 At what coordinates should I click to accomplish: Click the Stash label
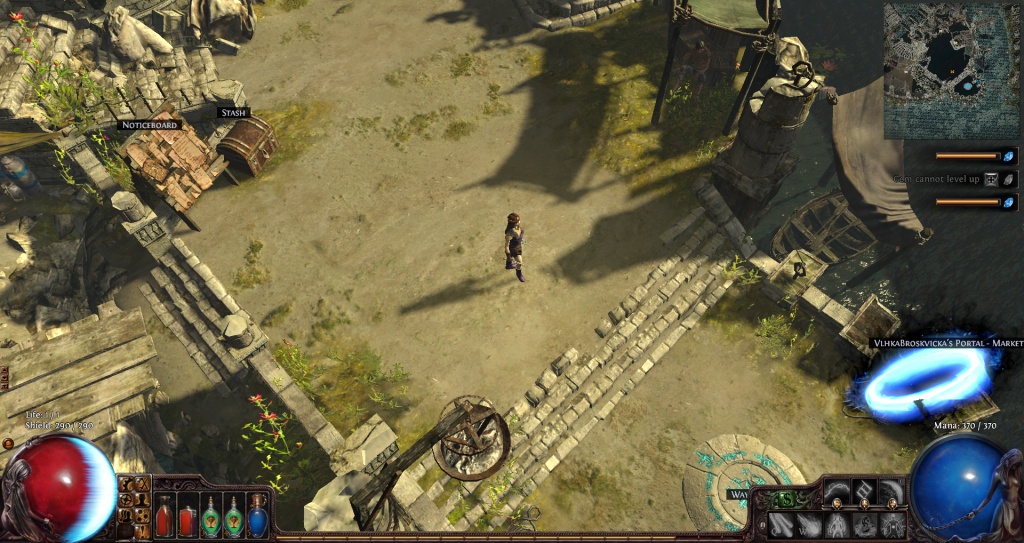[233, 113]
